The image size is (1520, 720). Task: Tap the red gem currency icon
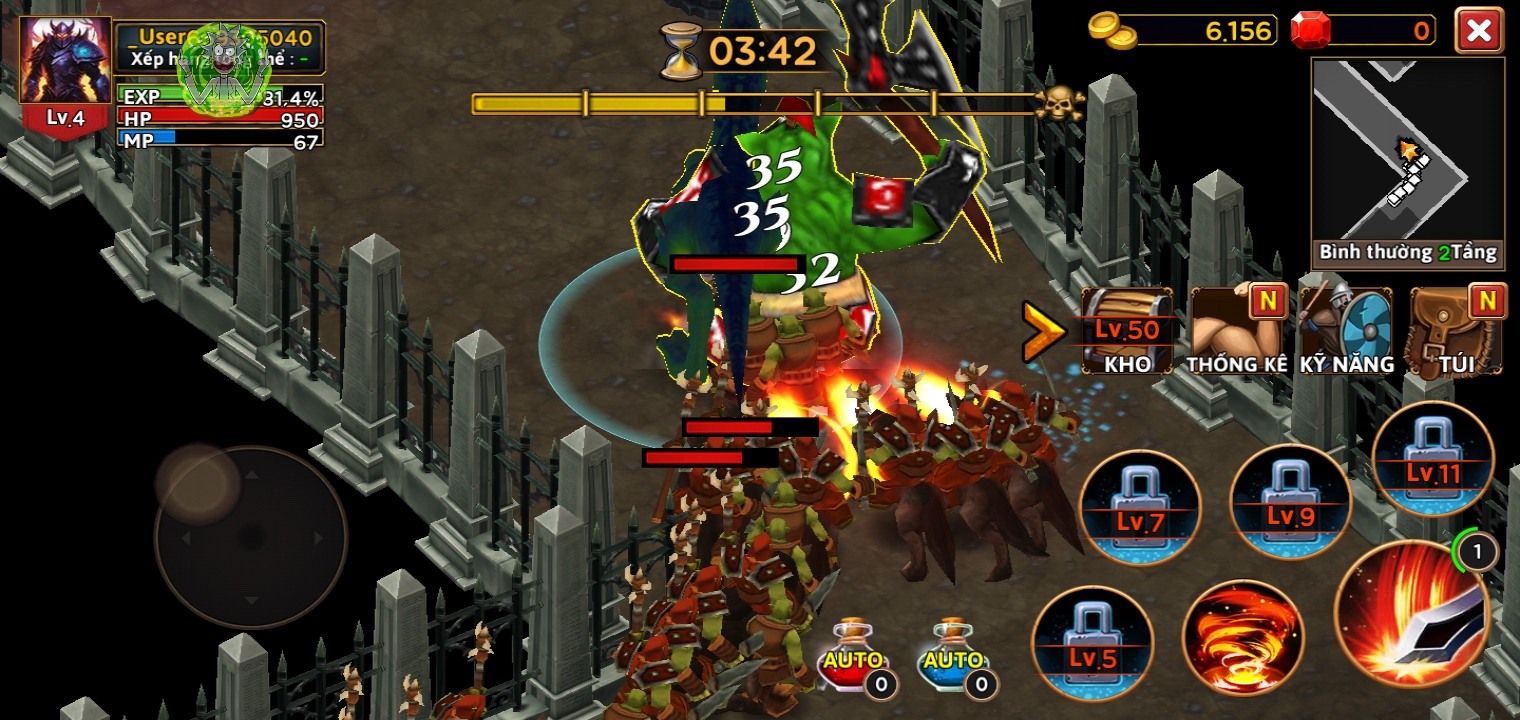point(1310,31)
